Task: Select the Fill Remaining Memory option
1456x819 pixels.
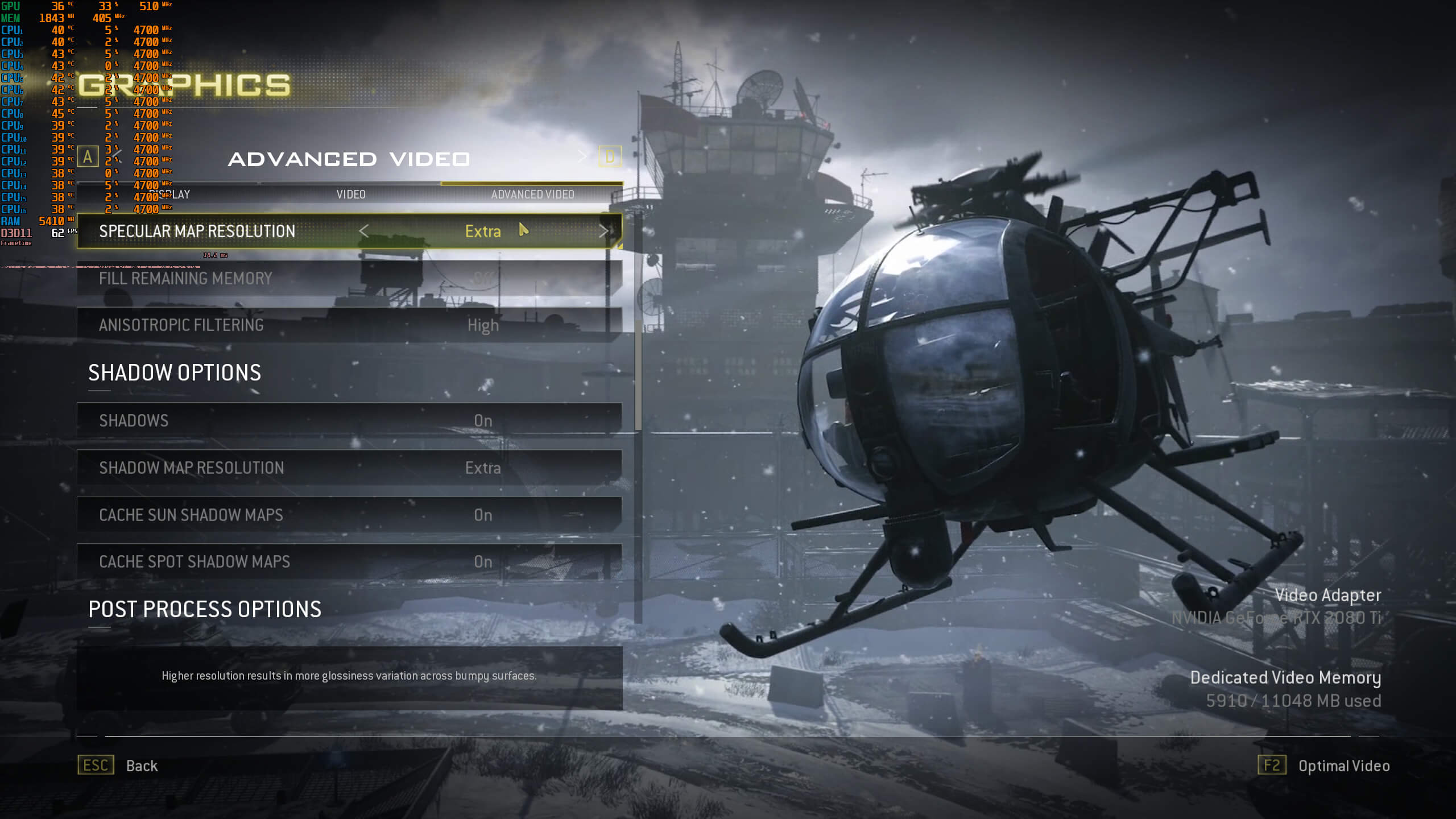Action: (x=349, y=279)
